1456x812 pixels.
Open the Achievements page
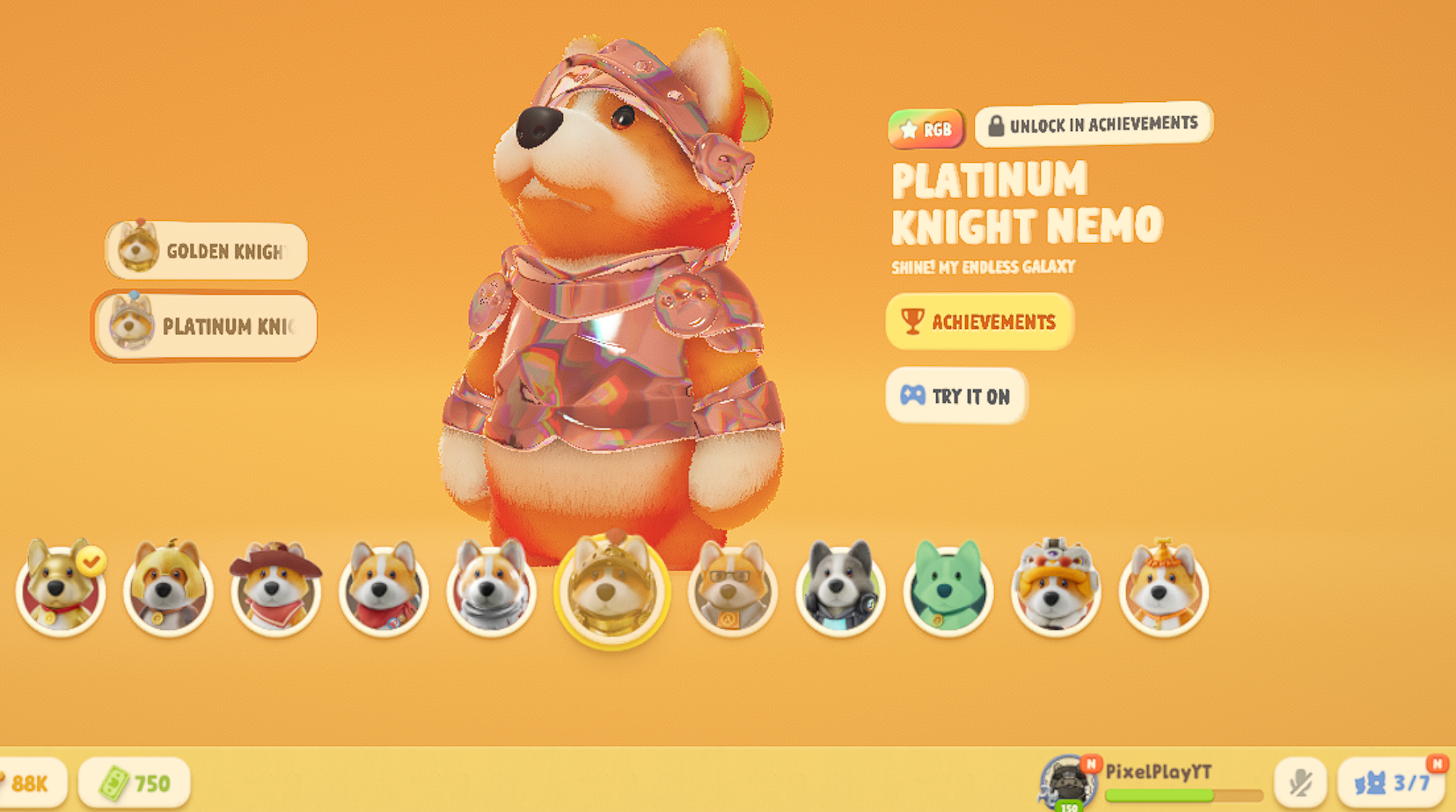(x=978, y=322)
